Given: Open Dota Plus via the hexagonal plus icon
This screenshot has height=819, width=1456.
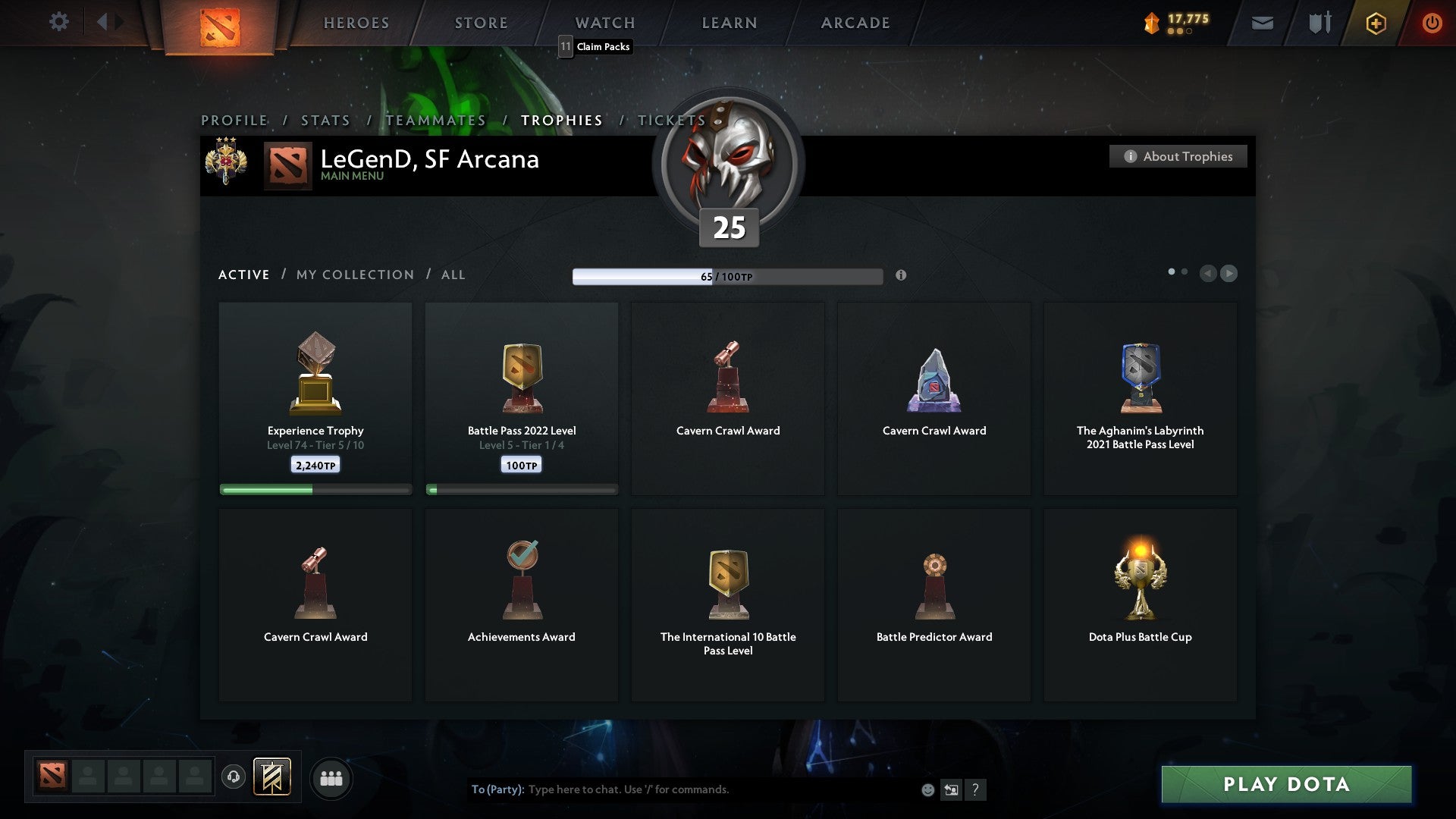Looking at the screenshot, I should [x=1375, y=23].
